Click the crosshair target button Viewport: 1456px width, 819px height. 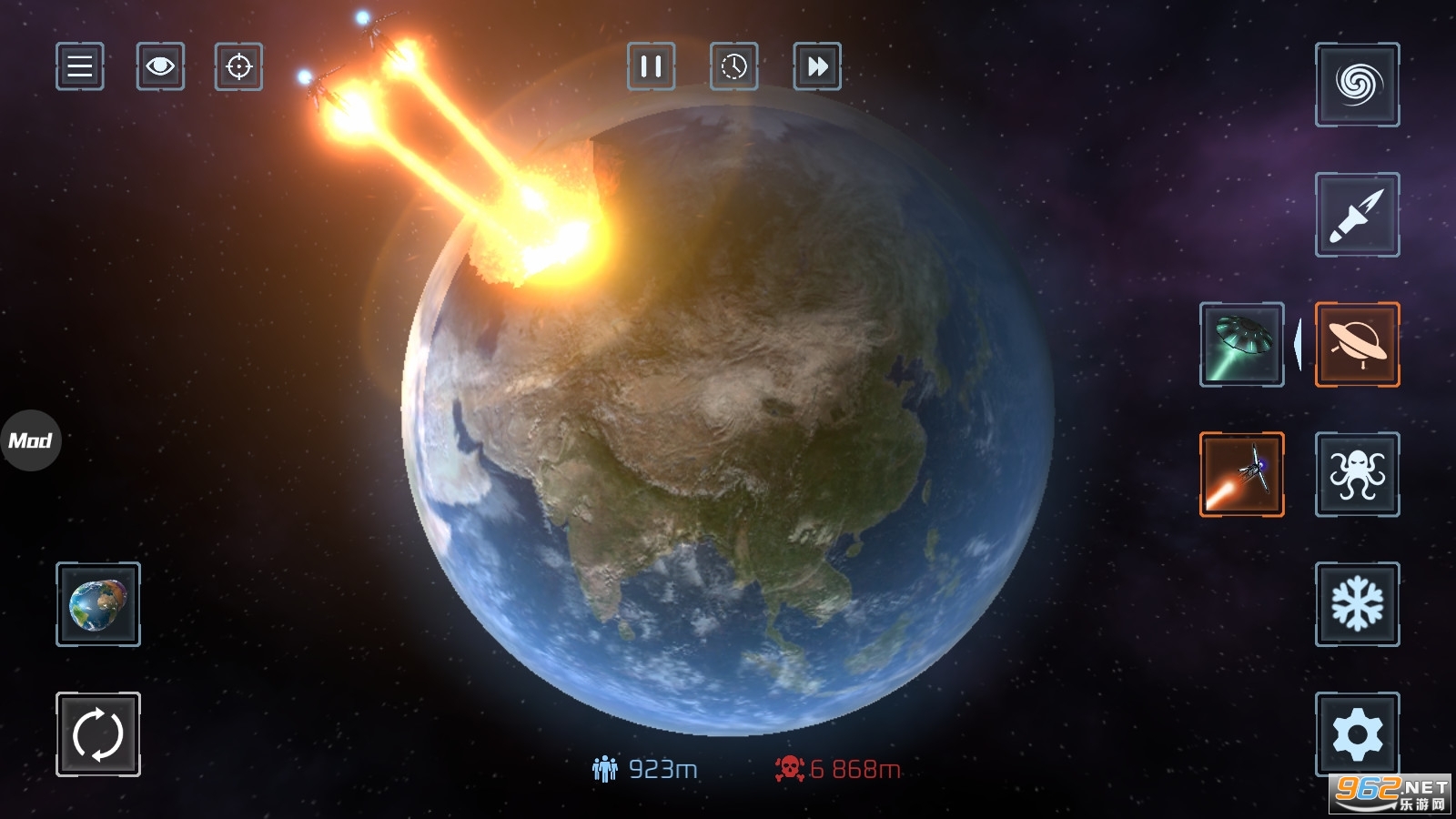[238, 66]
